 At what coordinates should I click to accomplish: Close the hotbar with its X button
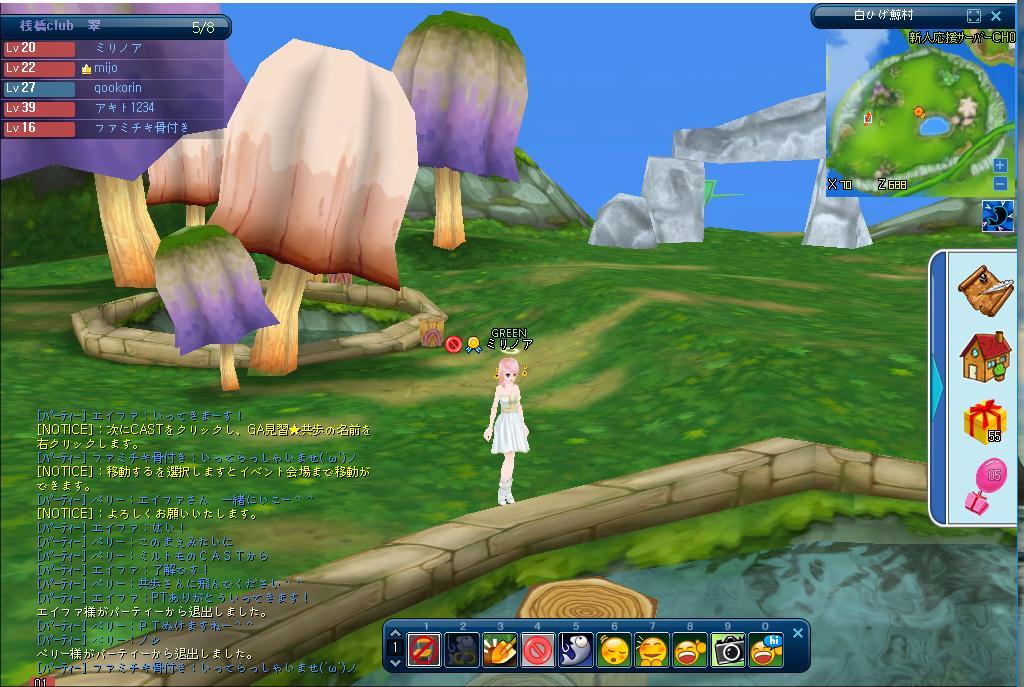(798, 633)
